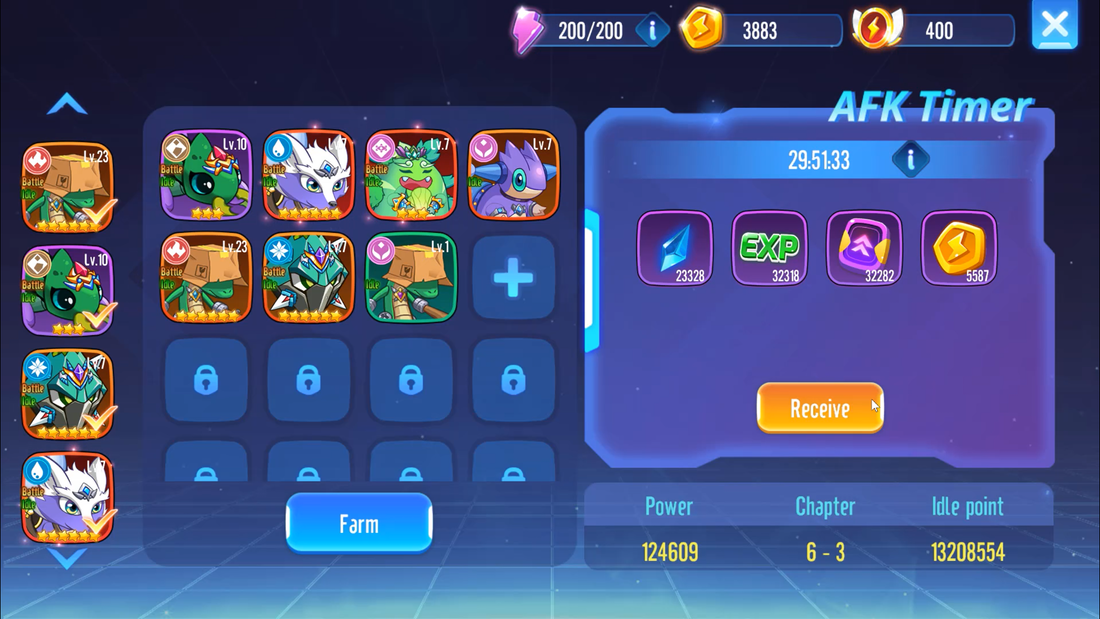This screenshot has height=619, width=1100.
Task: Inspect the green EXP reward icon
Action: pos(769,248)
